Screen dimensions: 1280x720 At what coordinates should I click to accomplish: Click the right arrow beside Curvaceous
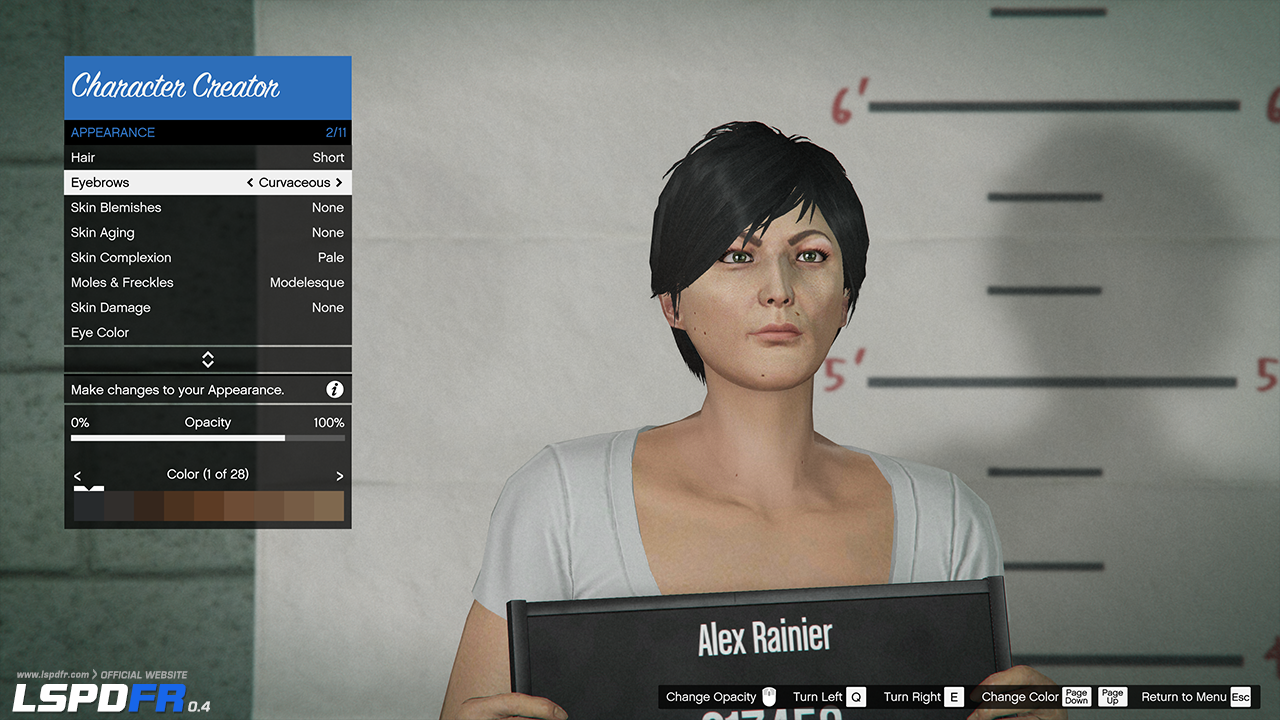[x=339, y=183]
